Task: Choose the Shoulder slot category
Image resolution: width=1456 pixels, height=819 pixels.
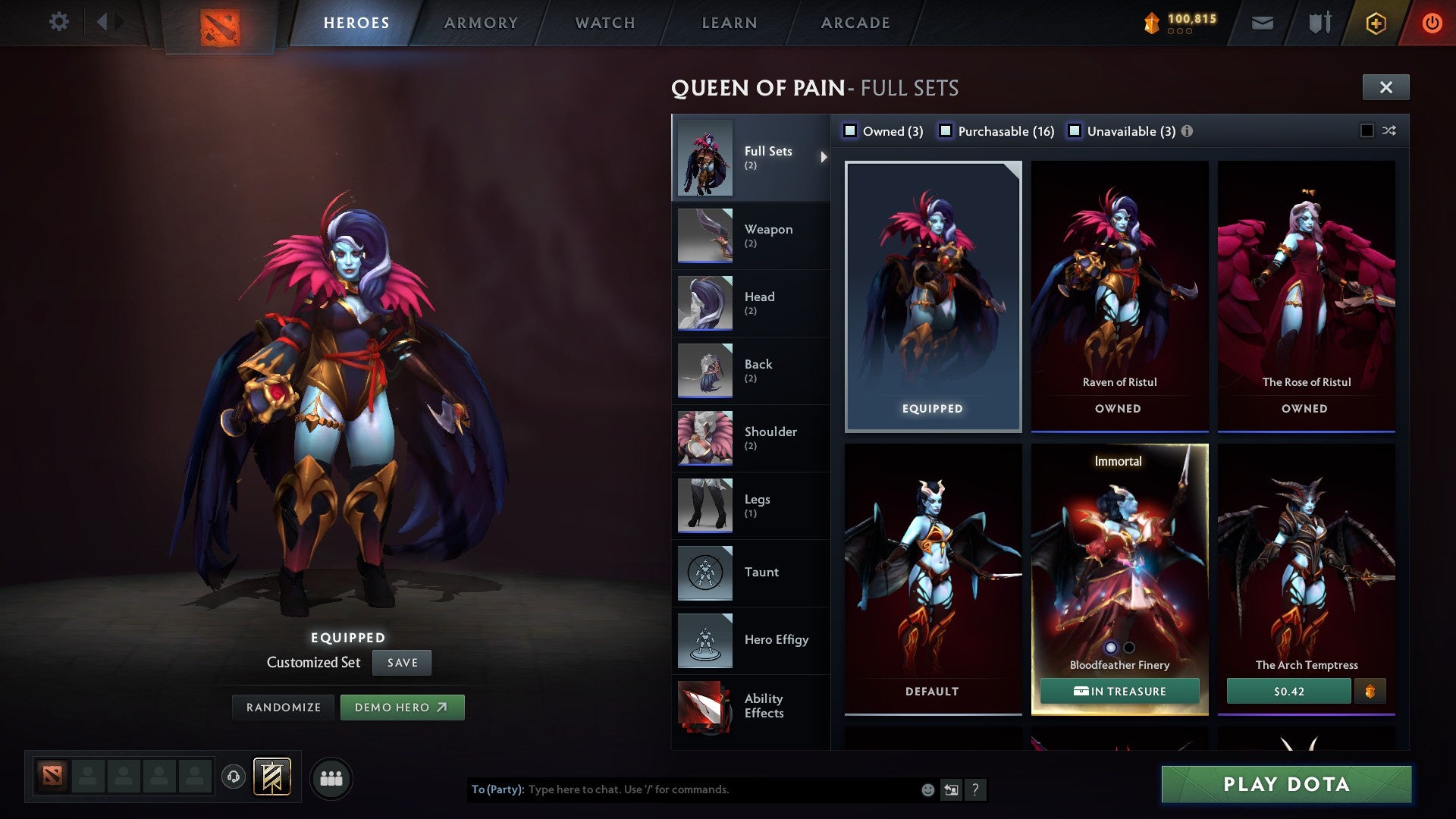Action: point(750,438)
